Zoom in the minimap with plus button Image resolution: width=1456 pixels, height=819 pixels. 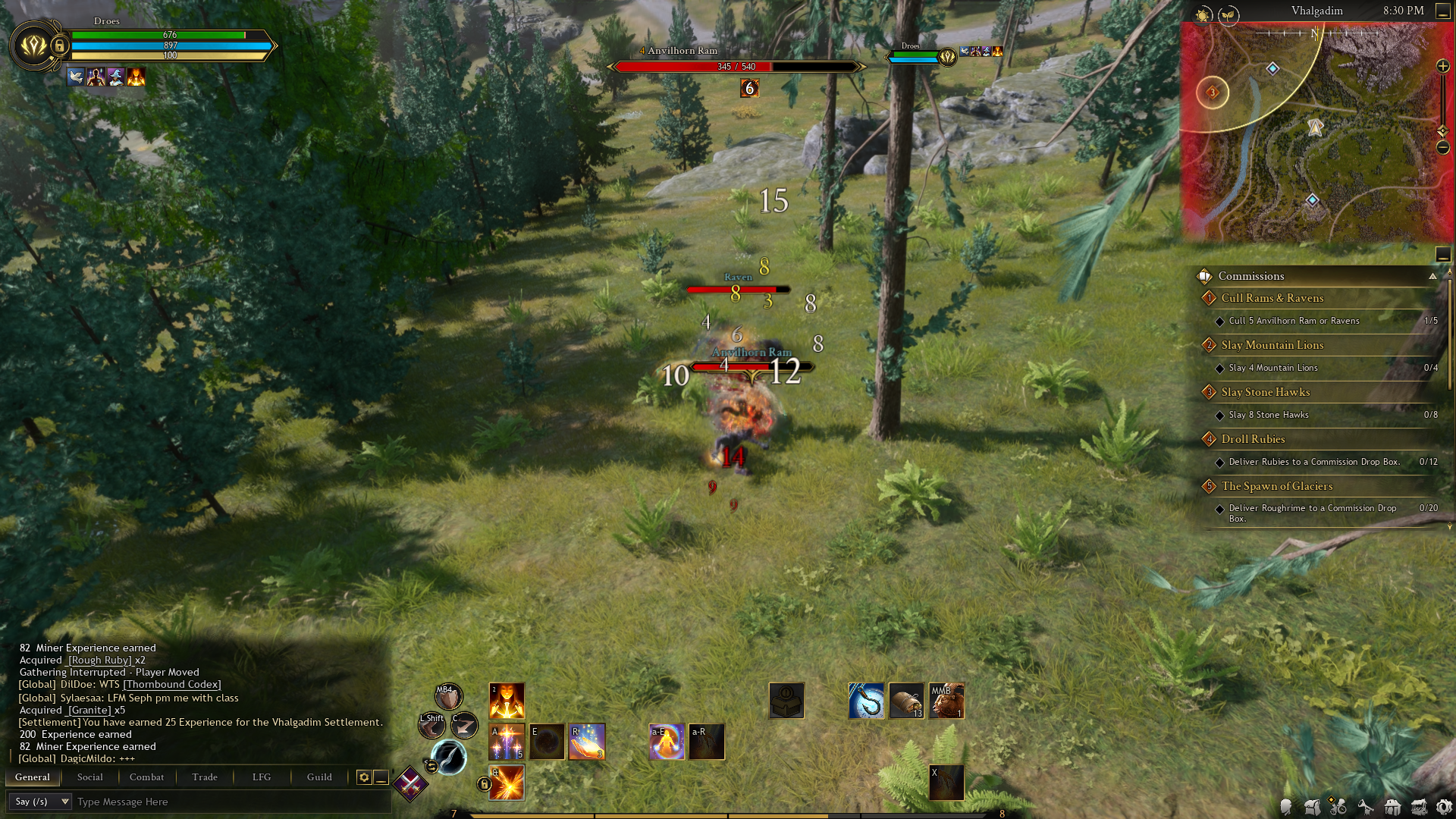(x=1443, y=67)
